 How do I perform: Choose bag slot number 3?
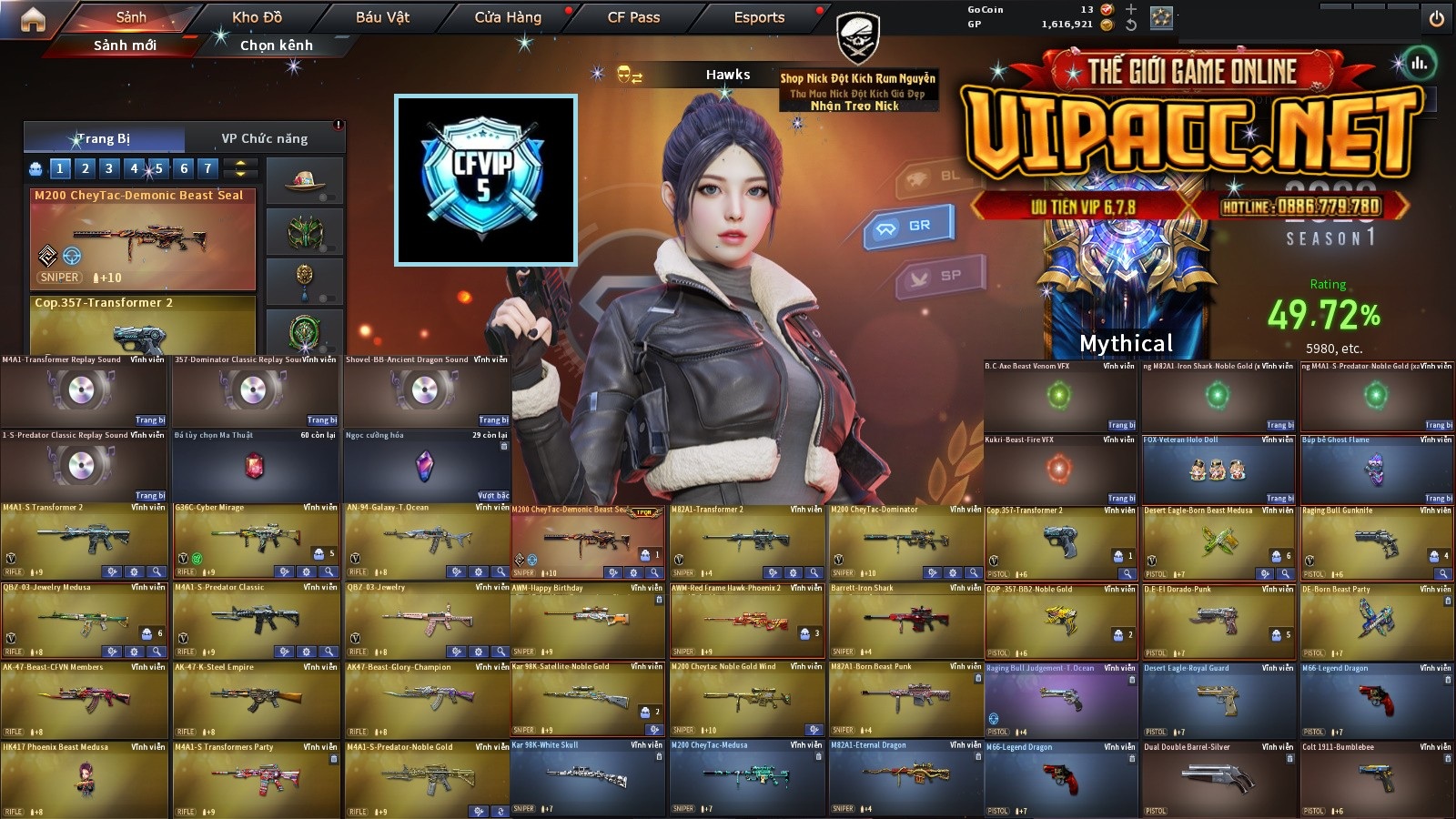pos(109,168)
